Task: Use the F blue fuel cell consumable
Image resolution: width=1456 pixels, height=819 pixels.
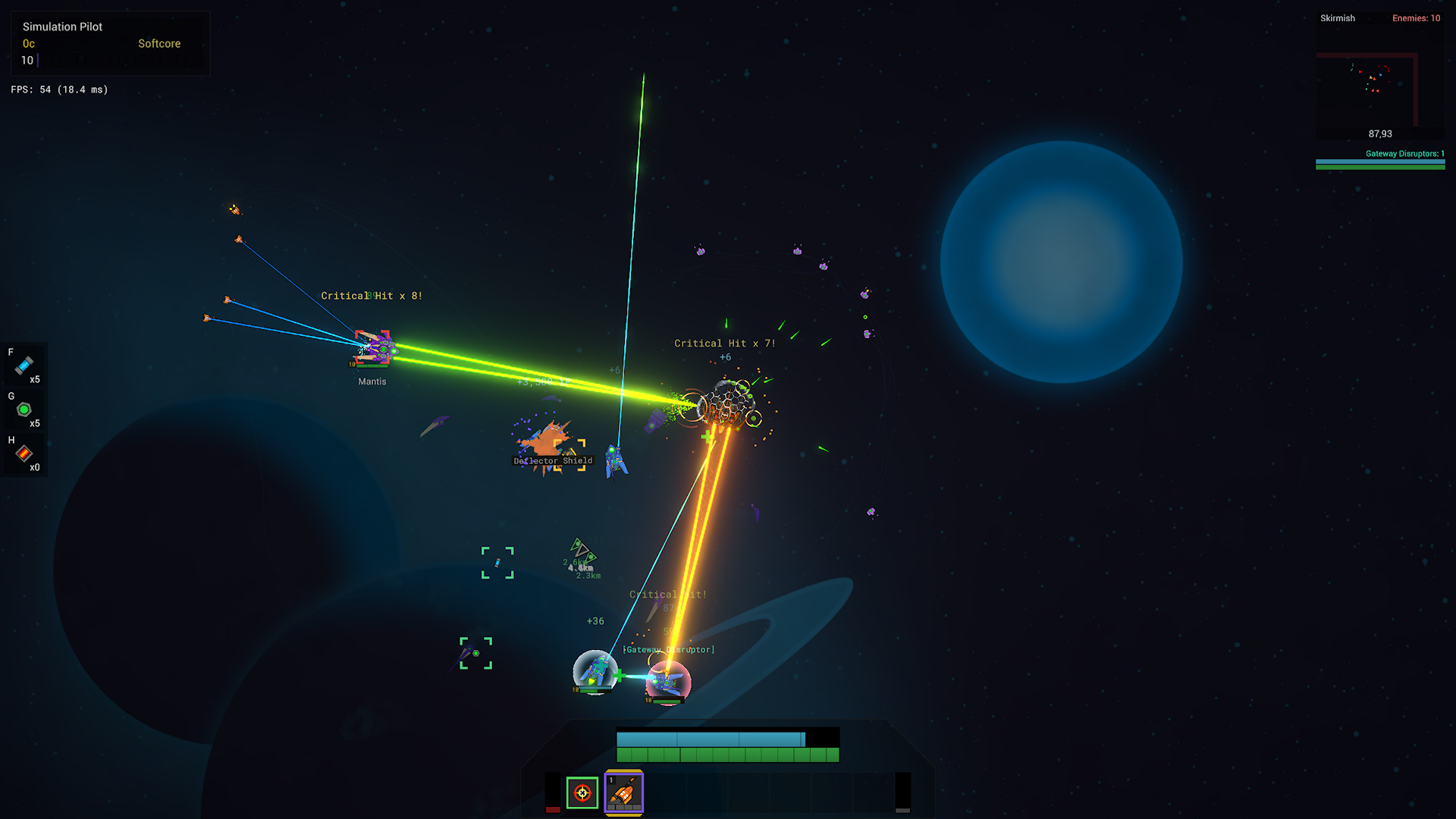Action: pos(25,366)
